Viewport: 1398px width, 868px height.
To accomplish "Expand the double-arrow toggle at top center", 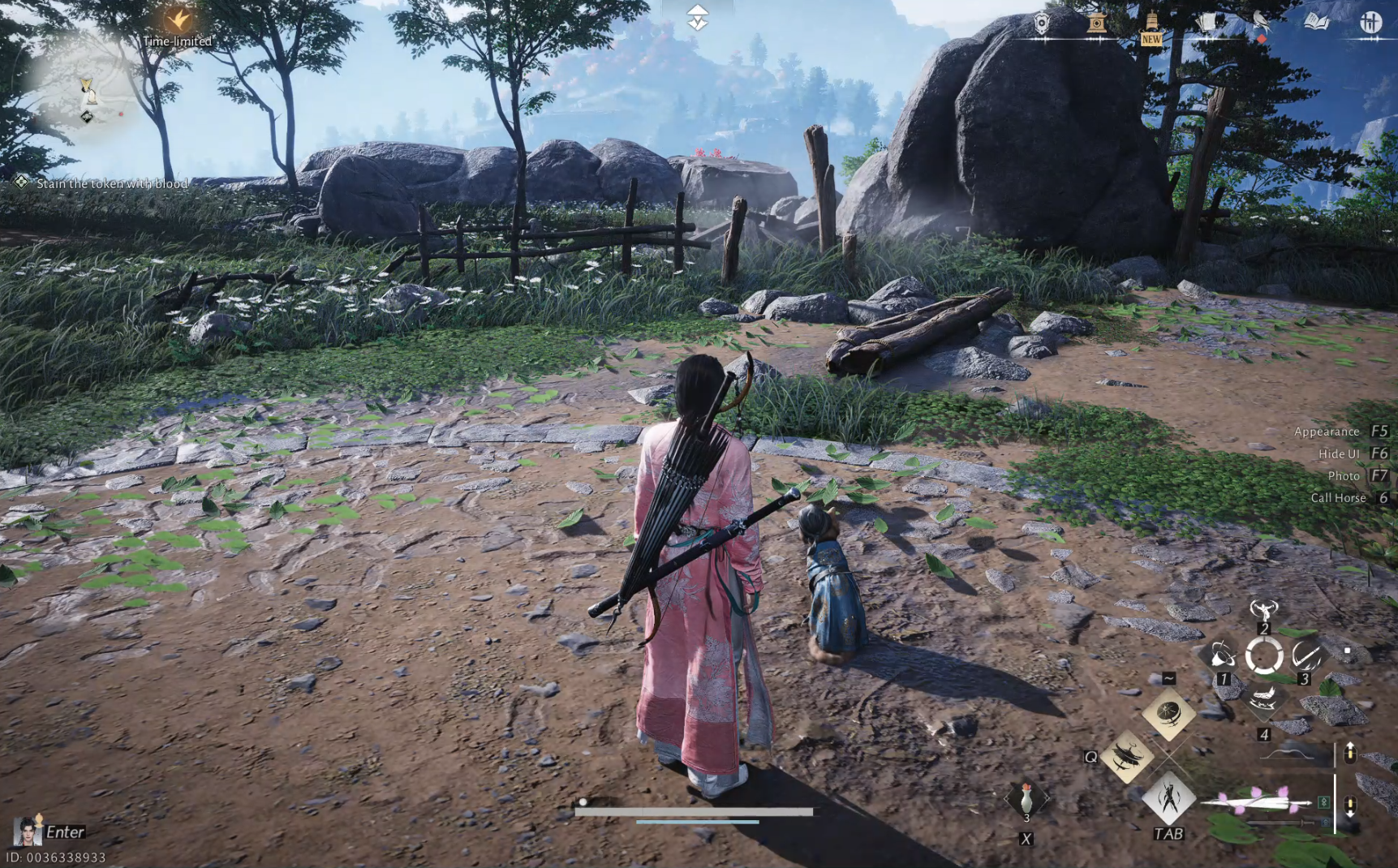I will [698, 17].
